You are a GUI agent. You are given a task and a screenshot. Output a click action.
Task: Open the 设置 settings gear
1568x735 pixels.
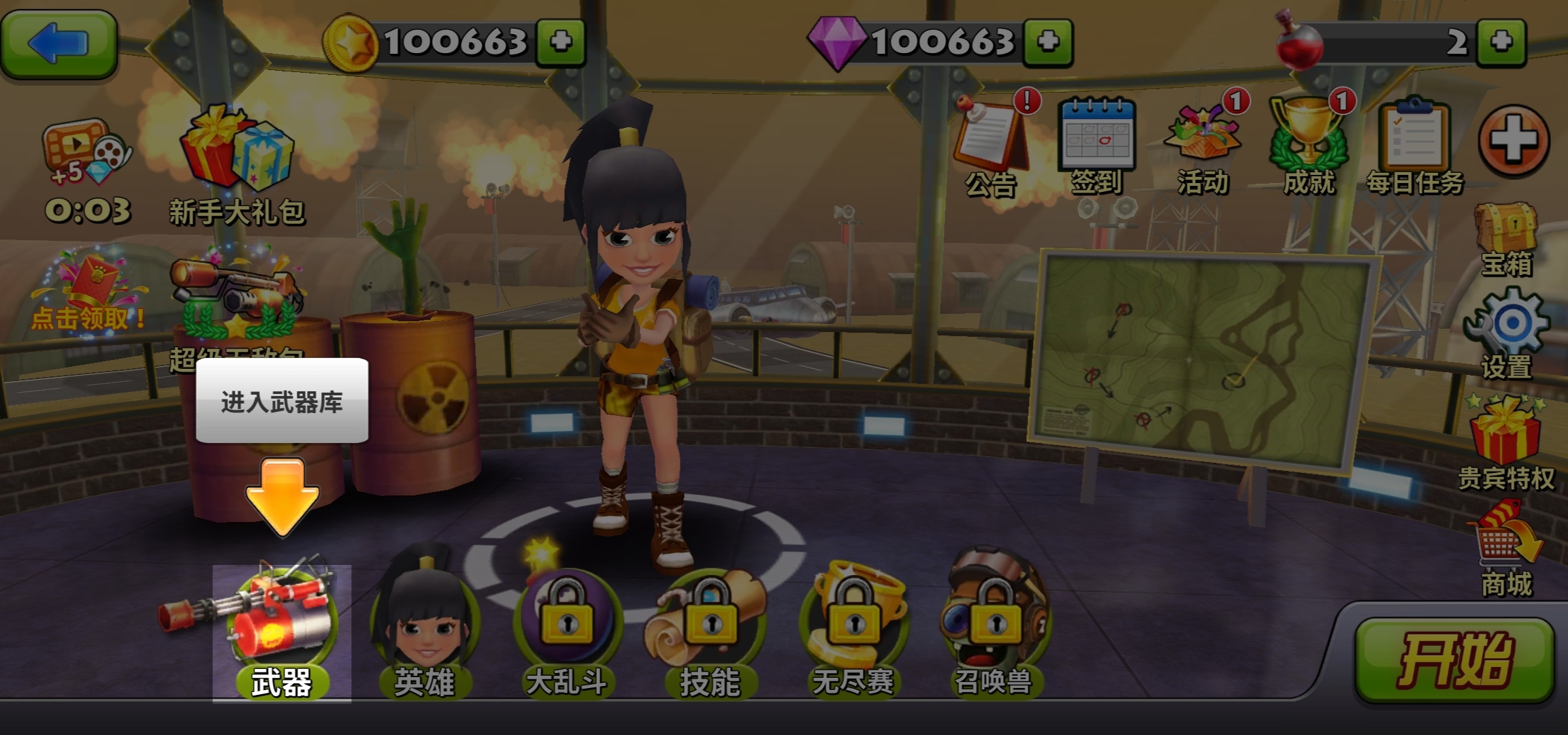1507,332
